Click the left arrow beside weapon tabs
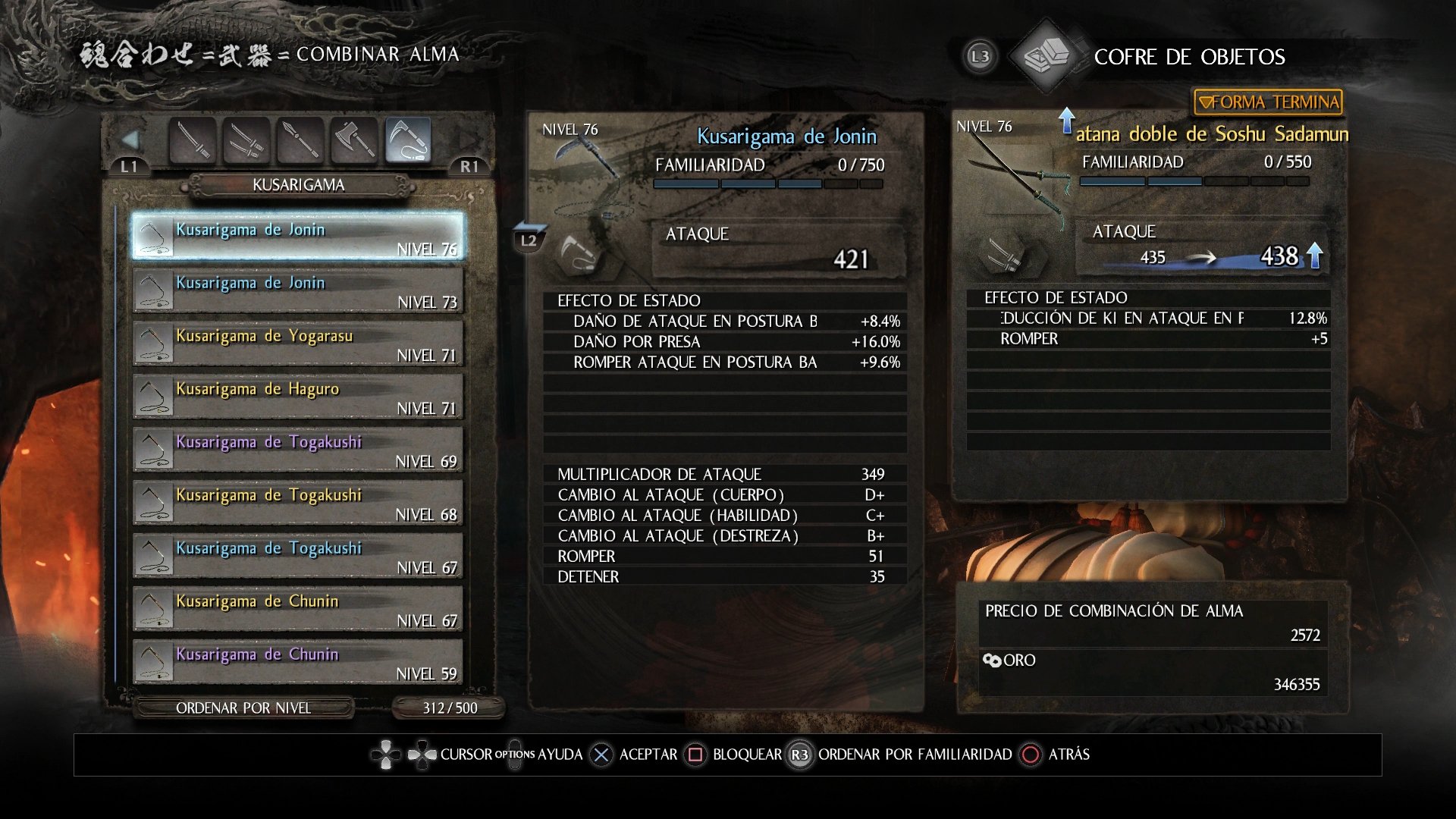This screenshot has width=1456, height=819. click(x=130, y=140)
